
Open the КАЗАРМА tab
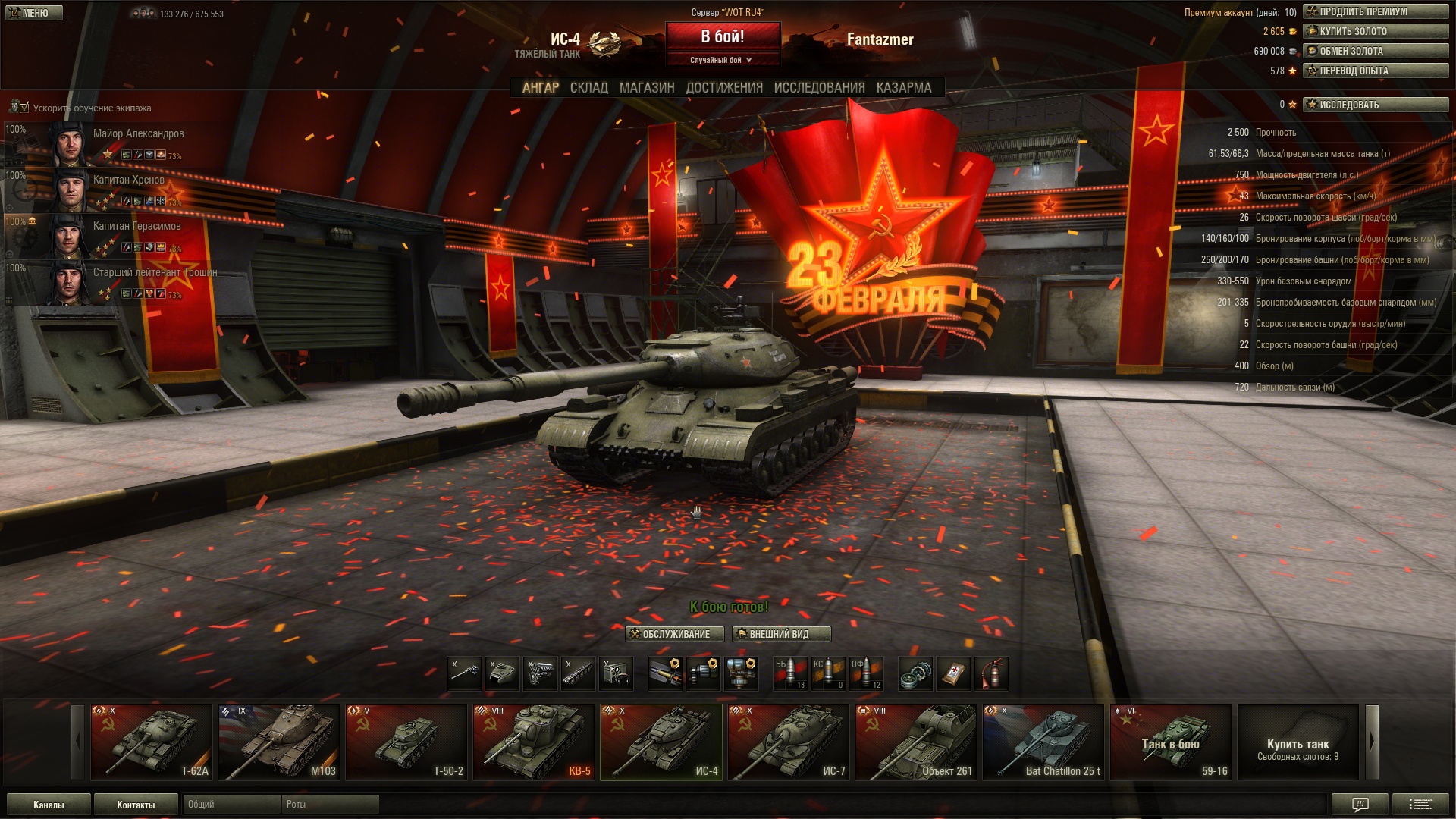click(903, 88)
